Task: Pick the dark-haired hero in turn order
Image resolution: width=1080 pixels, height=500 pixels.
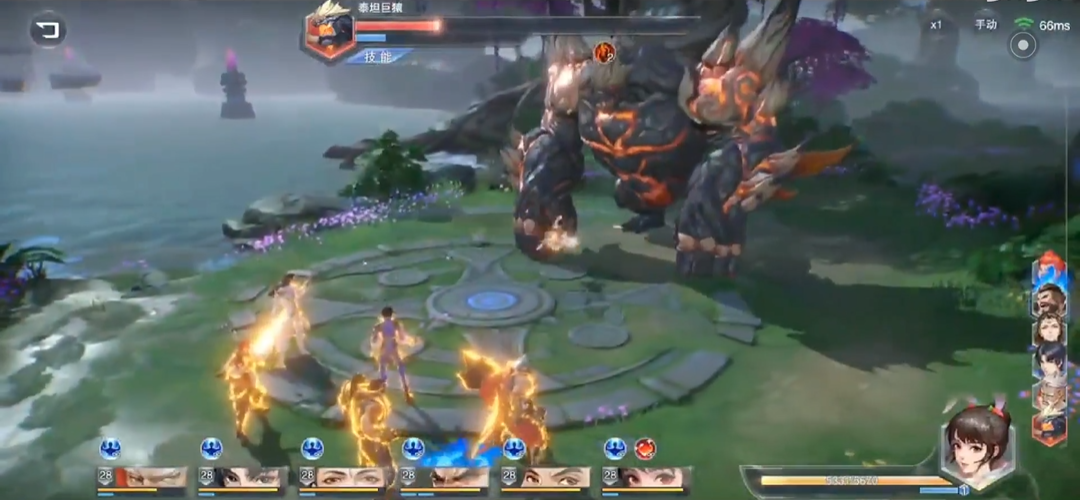Action: [x=1049, y=361]
